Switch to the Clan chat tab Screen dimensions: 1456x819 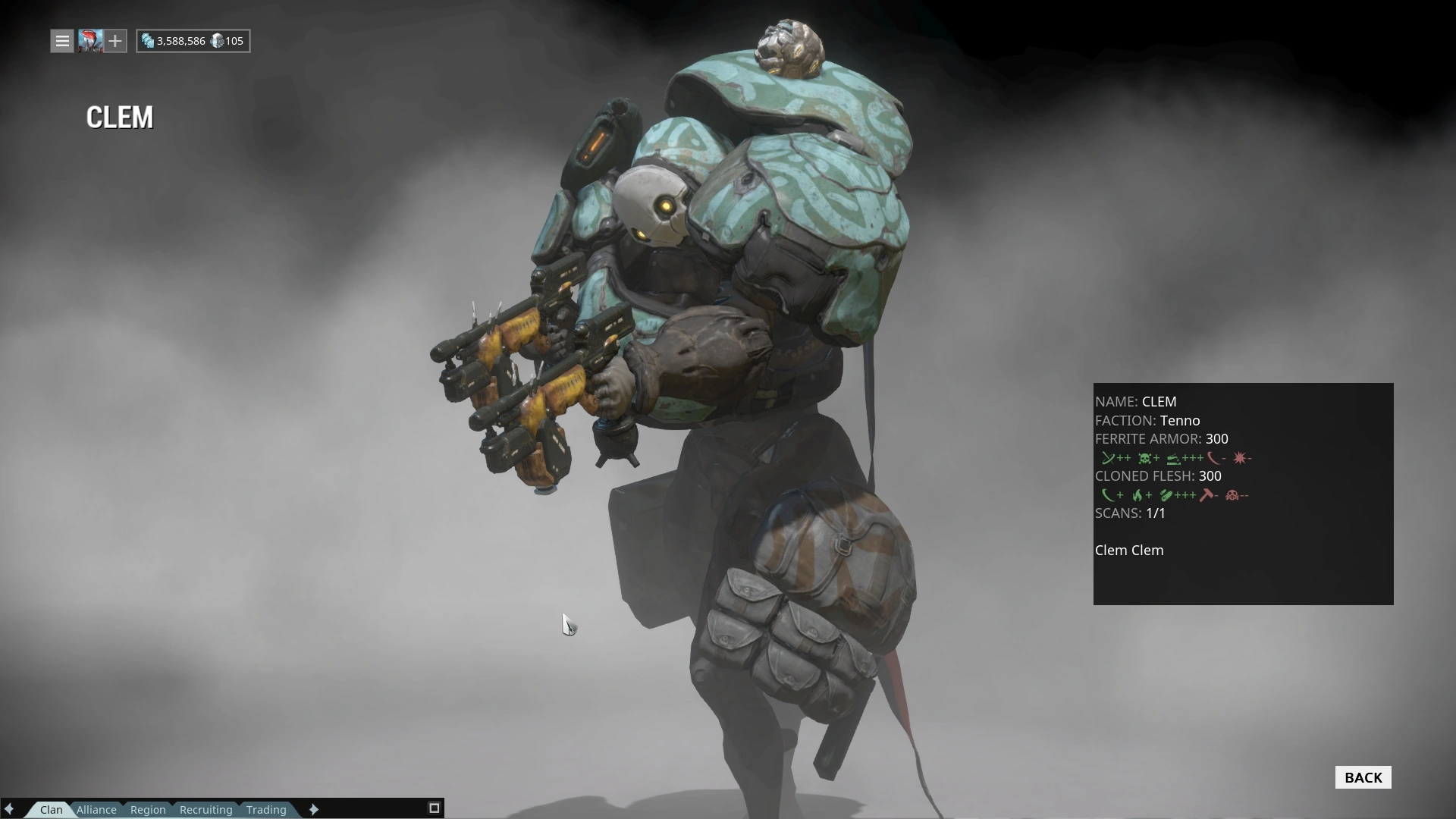pos(51,809)
